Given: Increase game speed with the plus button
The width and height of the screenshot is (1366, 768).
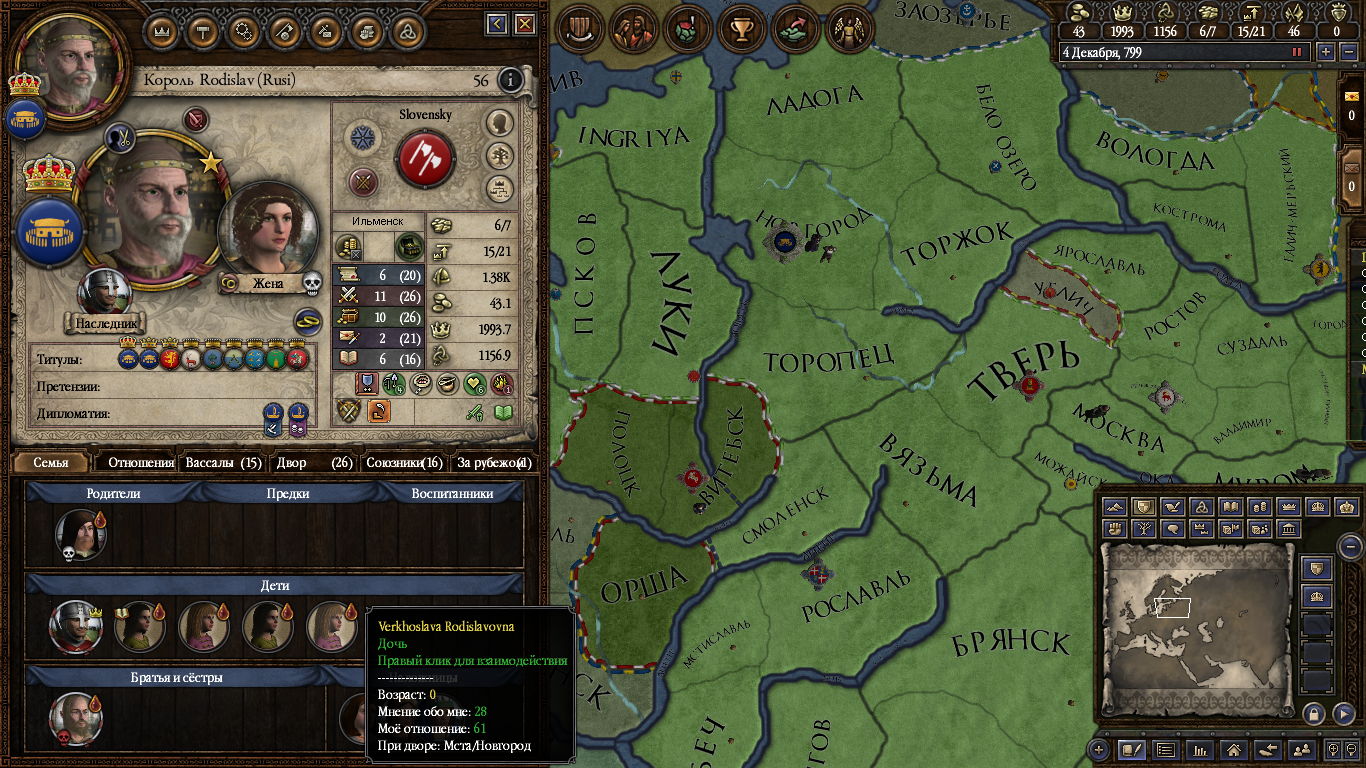Looking at the screenshot, I should pyautogui.click(x=1326, y=52).
